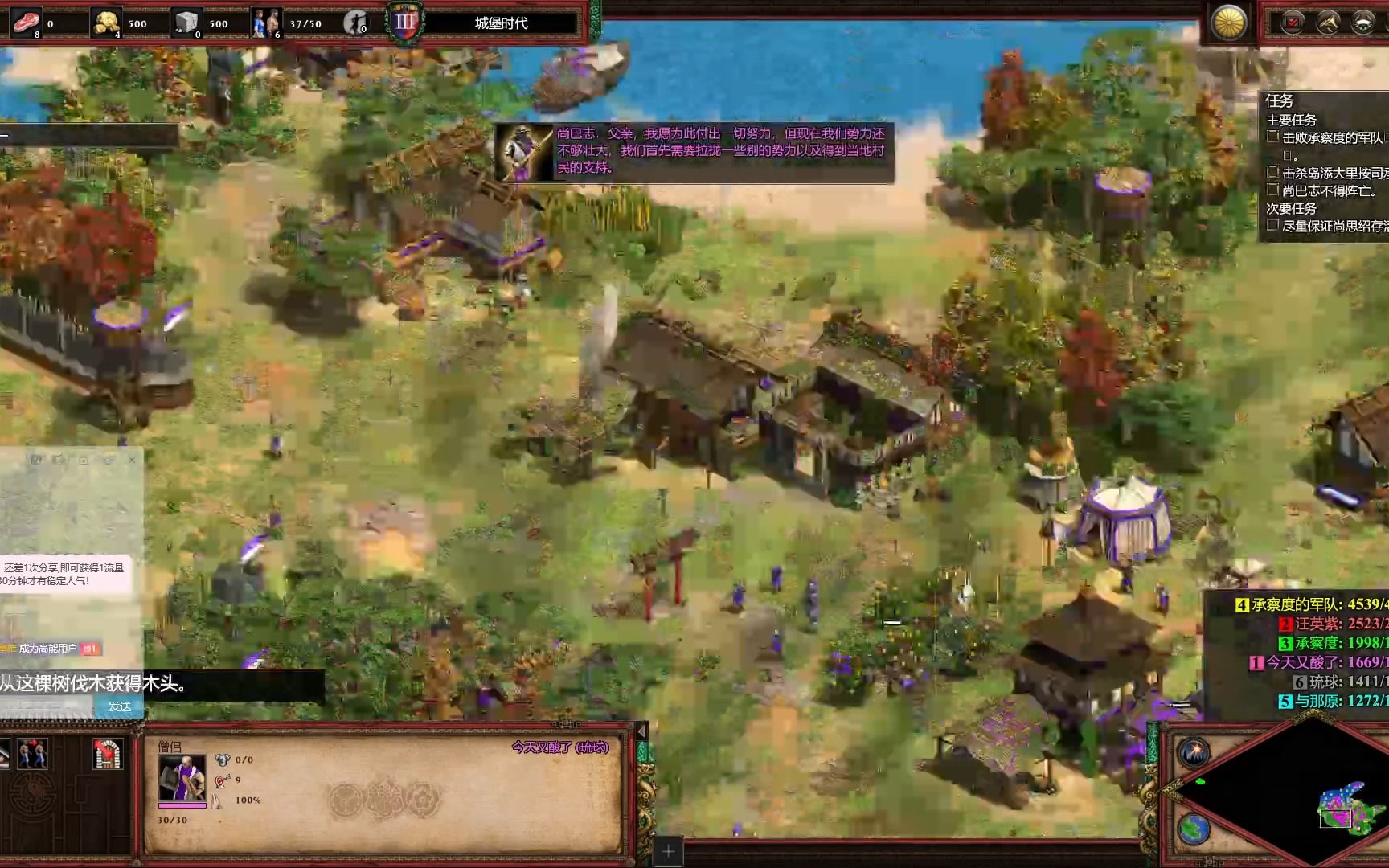Click the Castle Age III shield emblem

coord(405,23)
